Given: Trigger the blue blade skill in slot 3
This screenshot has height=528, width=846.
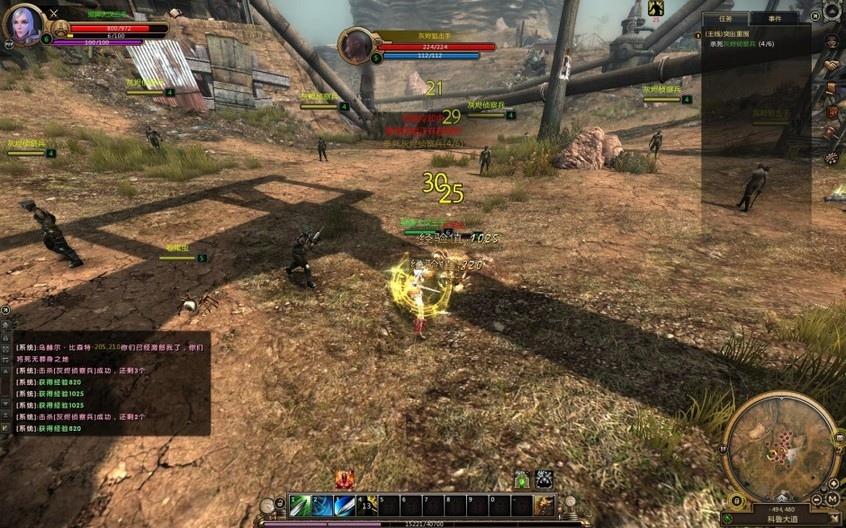Looking at the screenshot, I should (344, 505).
